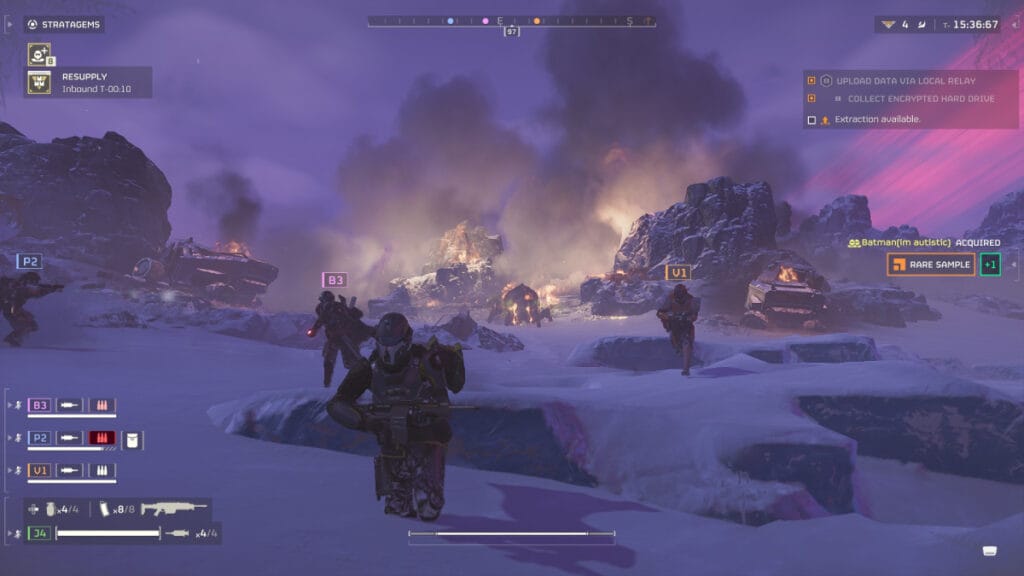Select your own J4 player tag

click(x=40, y=533)
